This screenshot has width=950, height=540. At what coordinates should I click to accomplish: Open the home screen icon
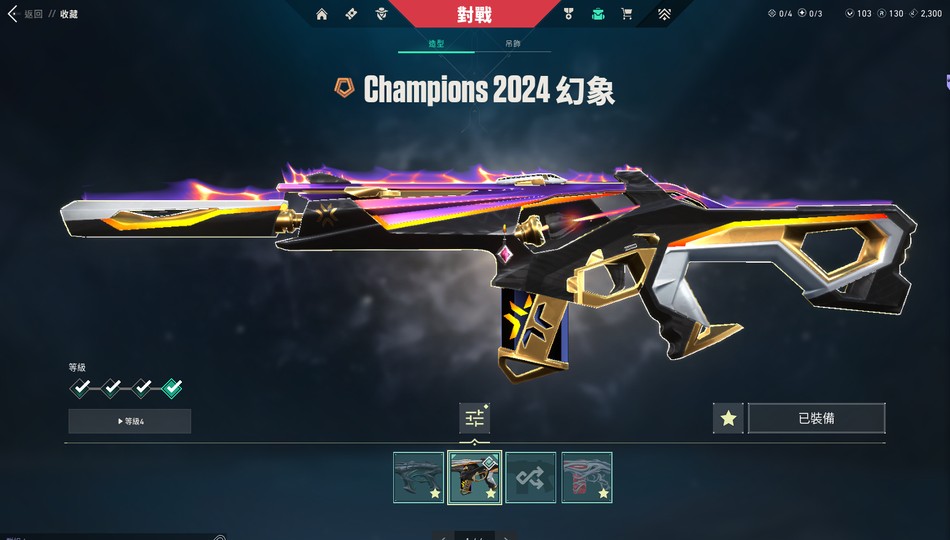[x=321, y=14]
